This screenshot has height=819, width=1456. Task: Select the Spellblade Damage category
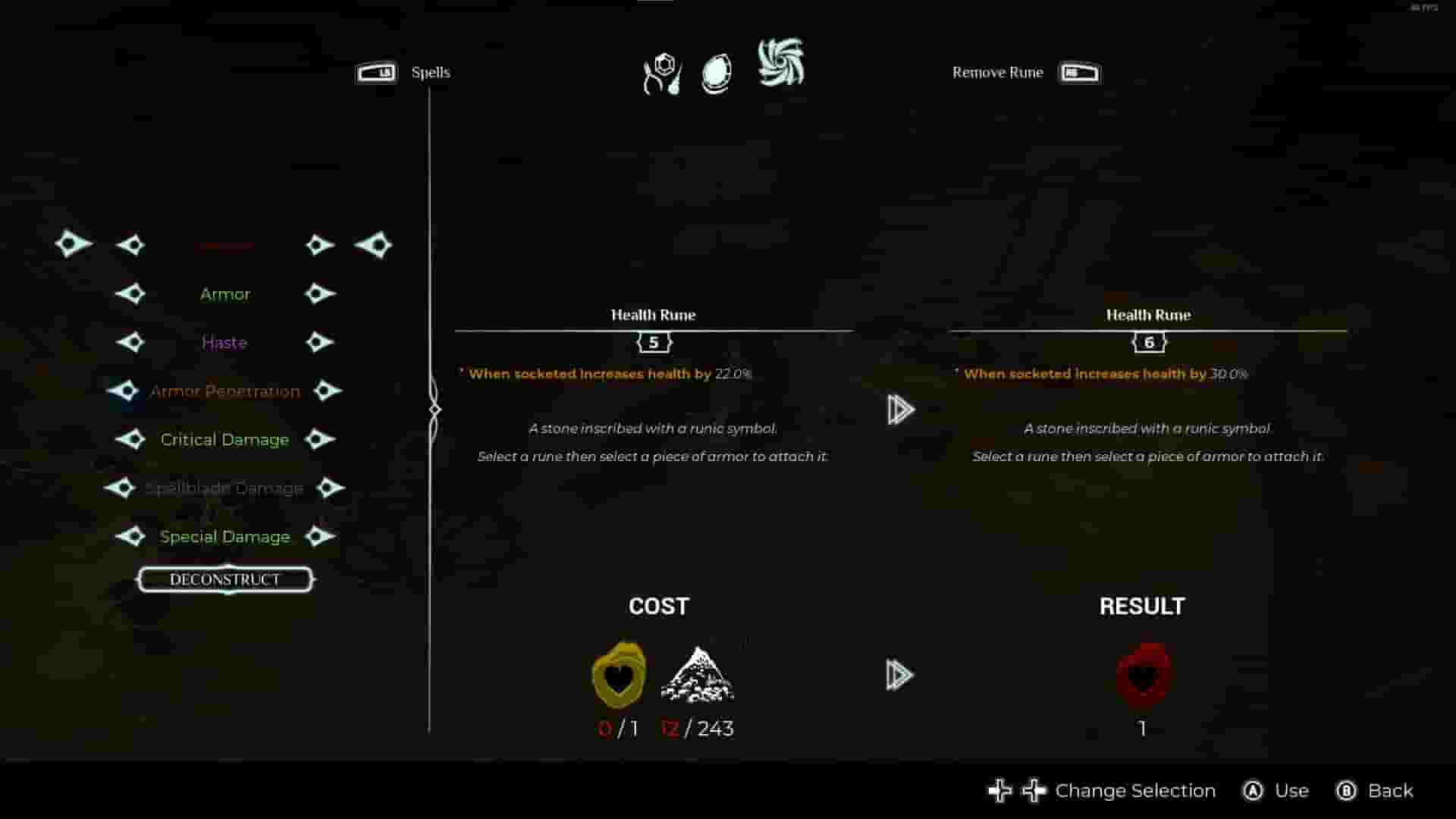point(224,488)
